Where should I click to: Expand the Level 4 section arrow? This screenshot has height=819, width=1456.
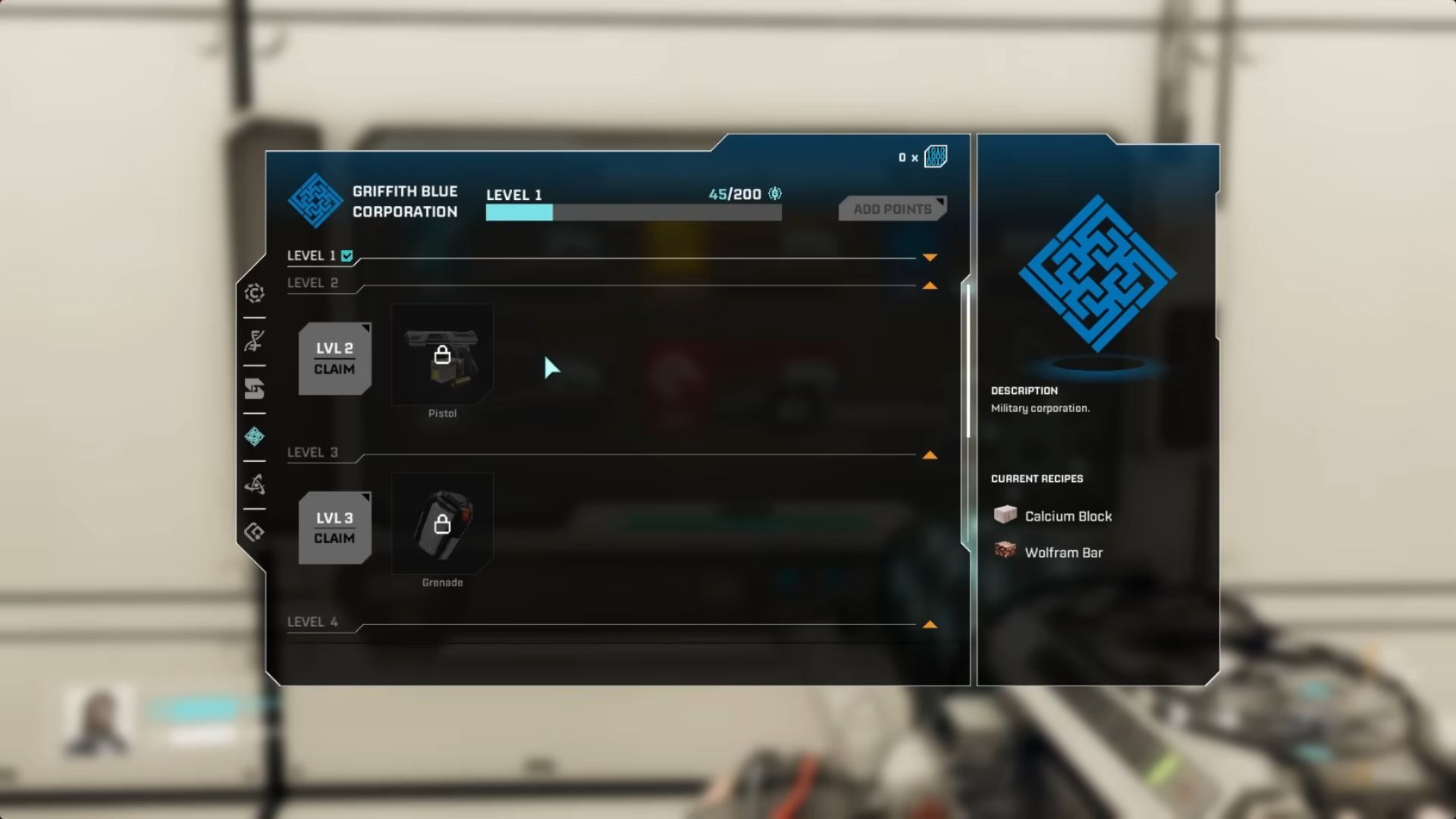point(929,624)
